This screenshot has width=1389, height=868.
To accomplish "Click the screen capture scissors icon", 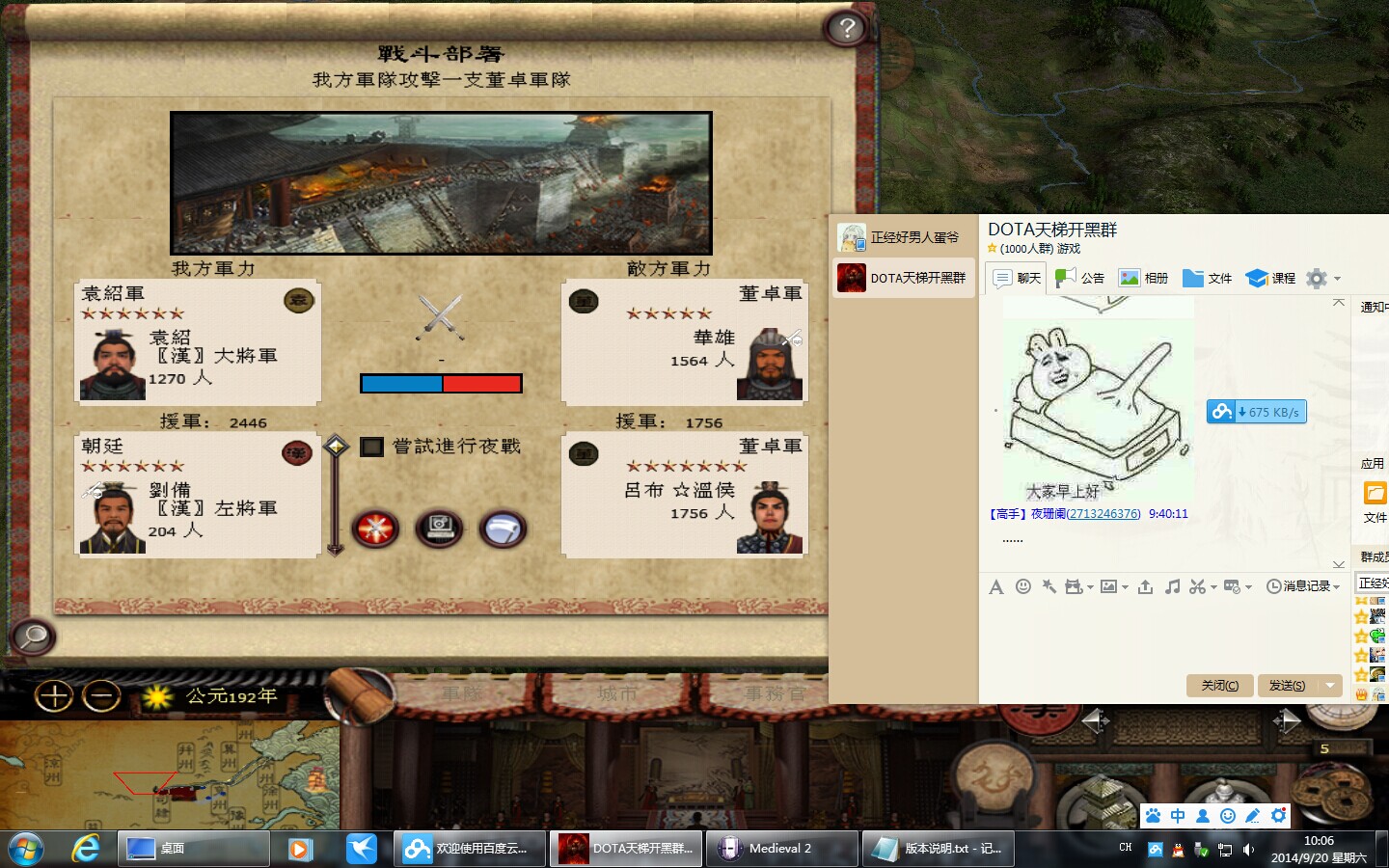I will (1199, 586).
